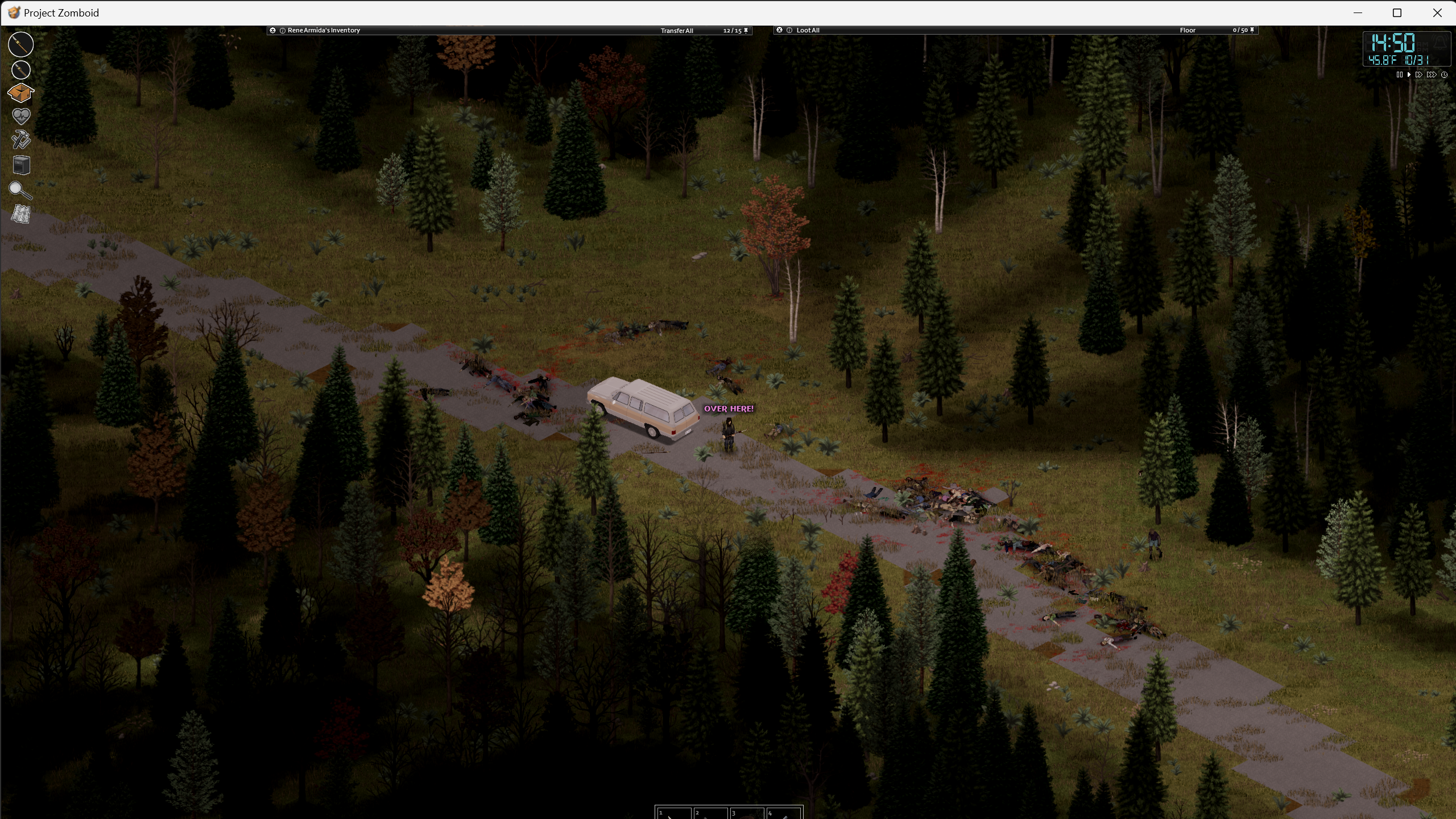Activate the magnifying glass search mode
The image size is (1456, 819).
[20, 191]
